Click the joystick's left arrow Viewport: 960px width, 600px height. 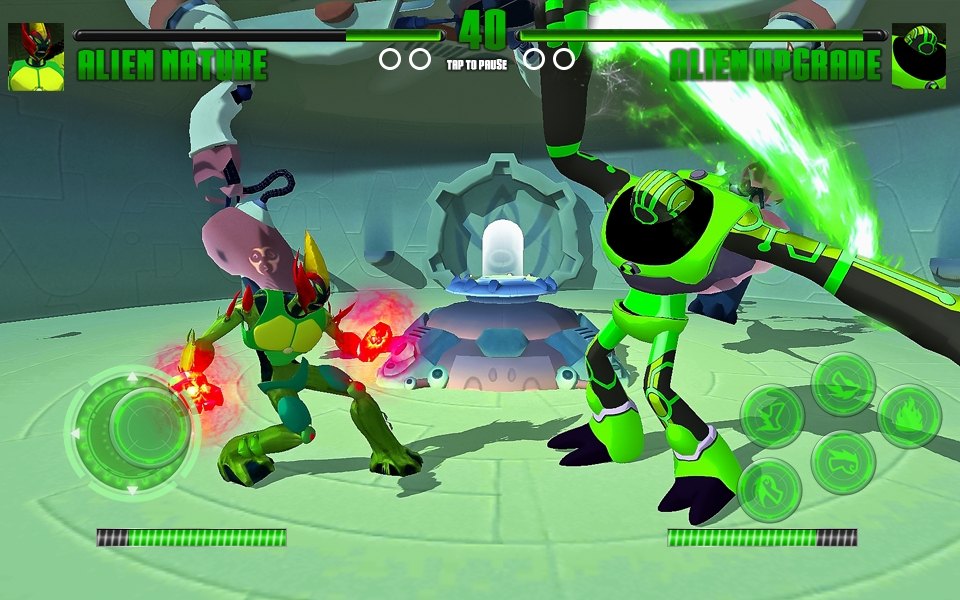(x=74, y=433)
